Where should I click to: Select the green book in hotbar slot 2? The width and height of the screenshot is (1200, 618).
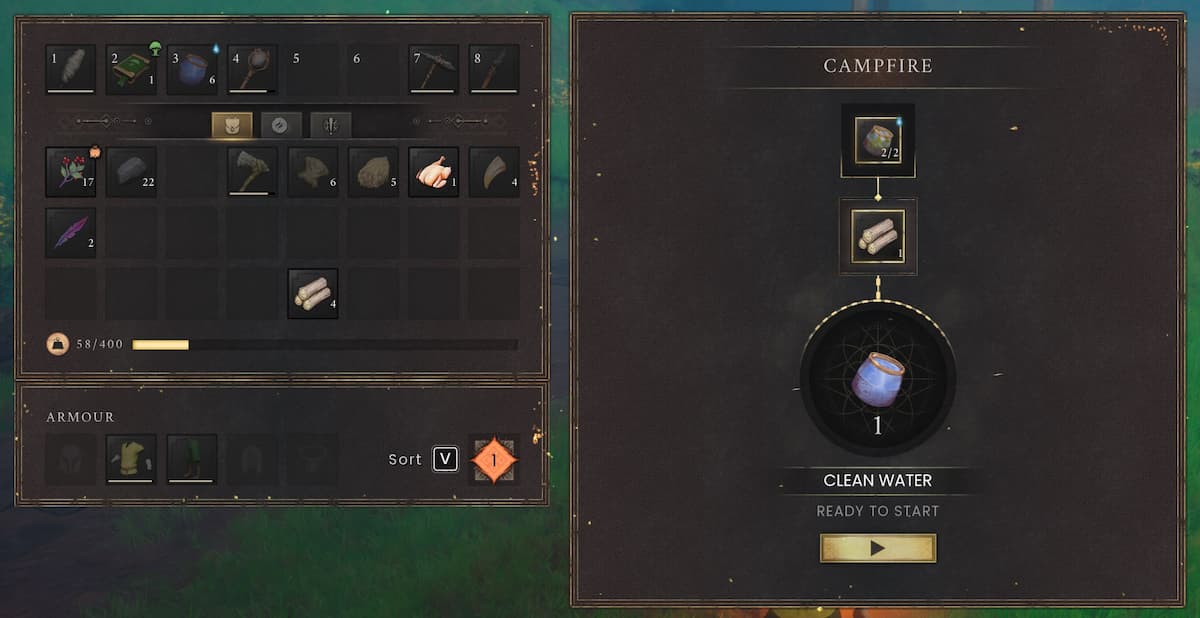pyautogui.click(x=131, y=69)
